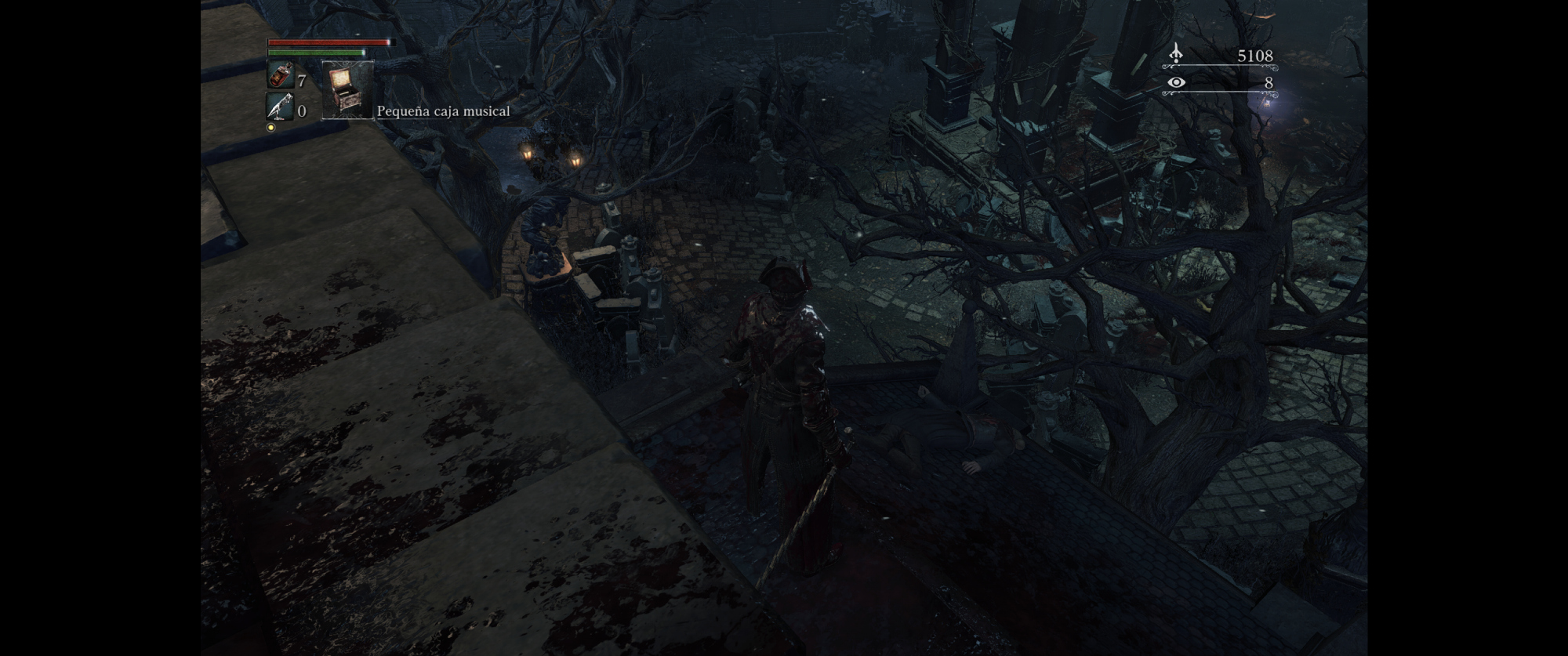Select the blood vial item icon
Screen dimensions: 1568x656
tap(280, 76)
